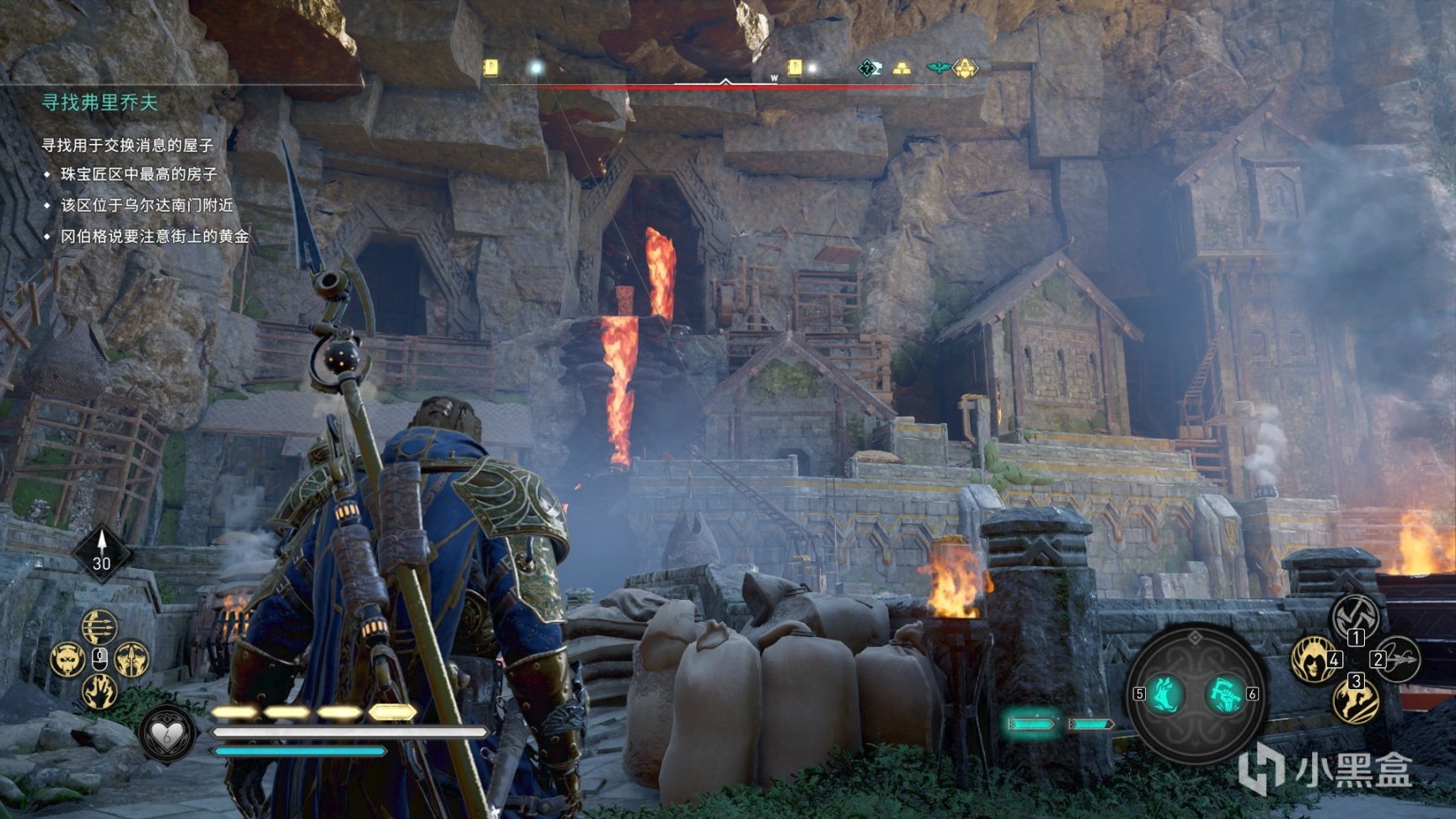Activate the triple-arrow bow ability
This screenshot has width=1456, height=819.
[x=99, y=627]
